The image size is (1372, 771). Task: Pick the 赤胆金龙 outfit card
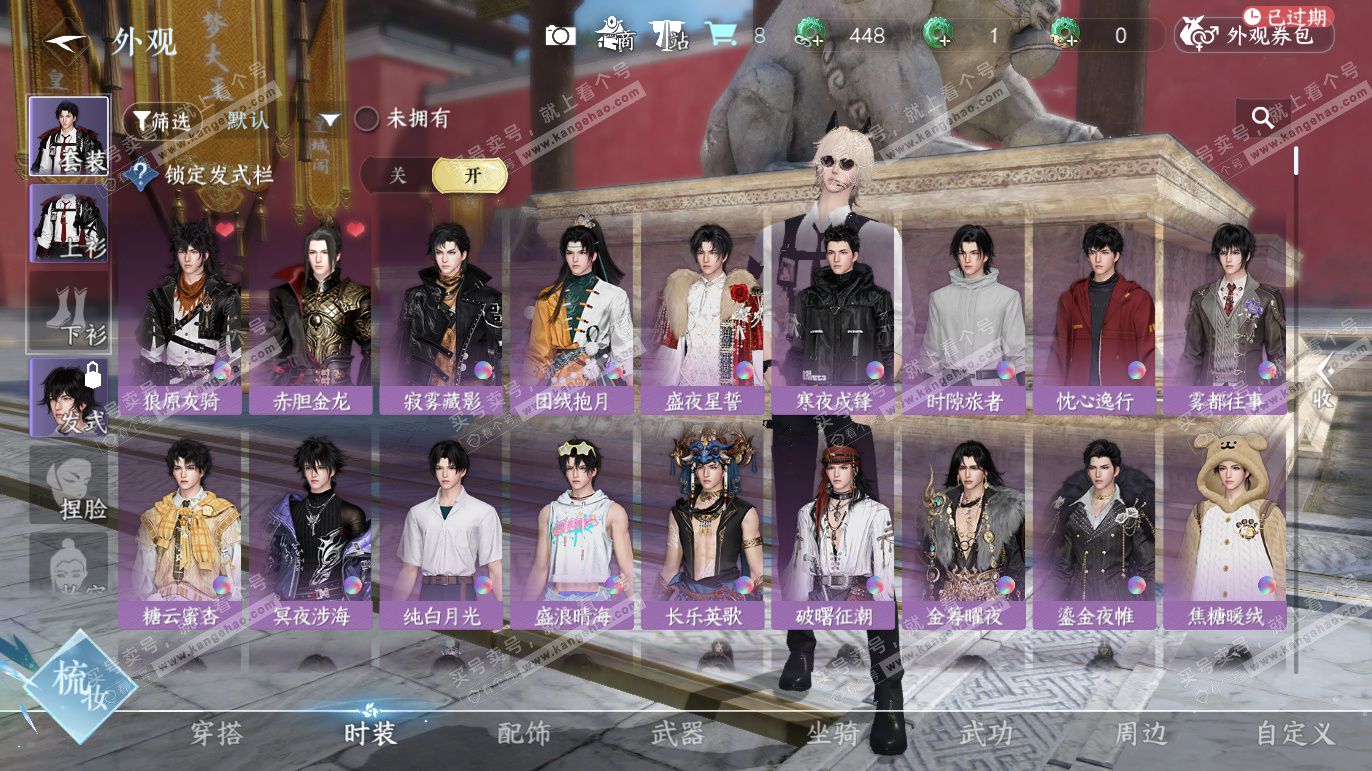(310, 314)
